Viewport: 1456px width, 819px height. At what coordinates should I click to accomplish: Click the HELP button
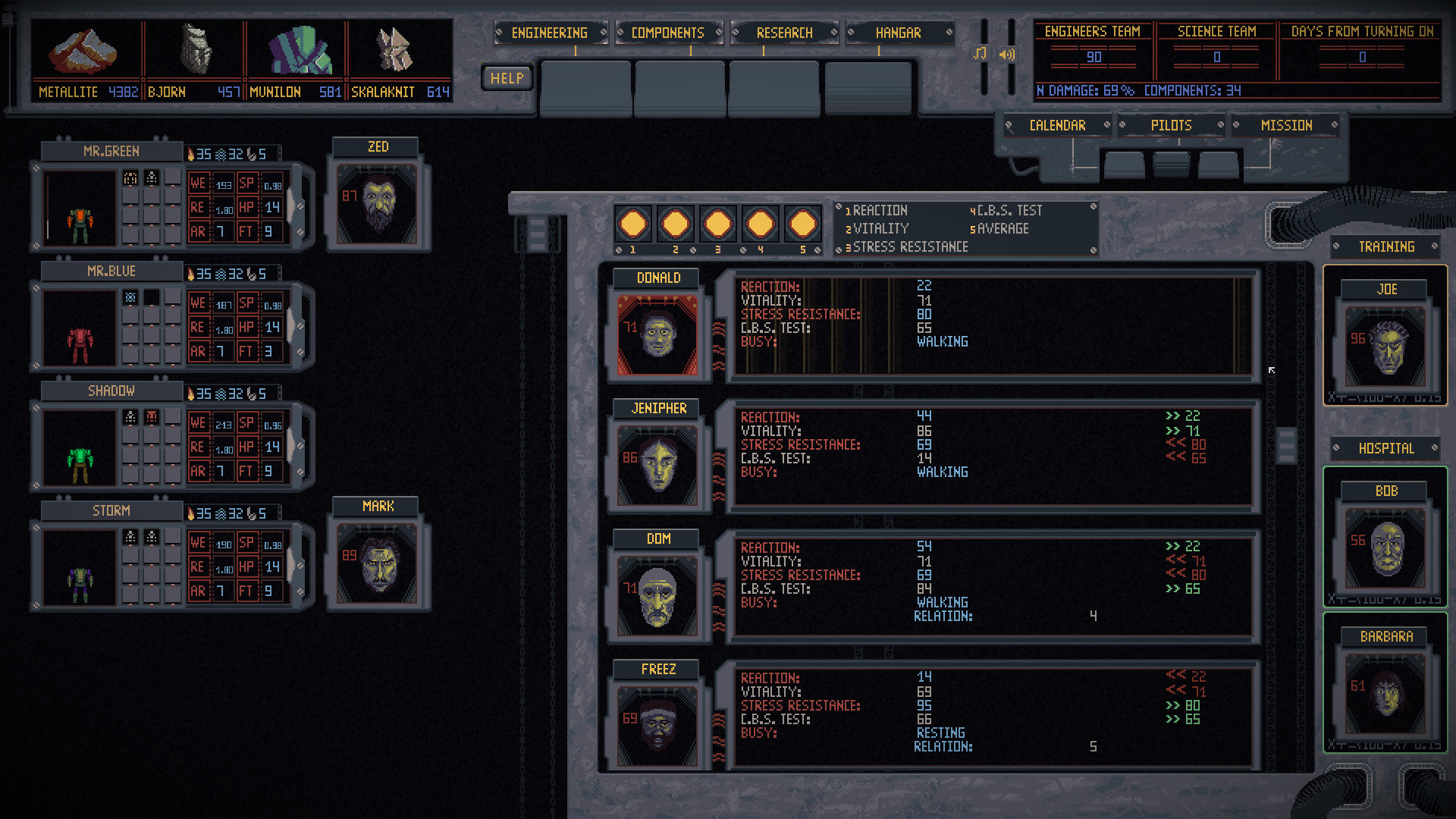click(507, 77)
